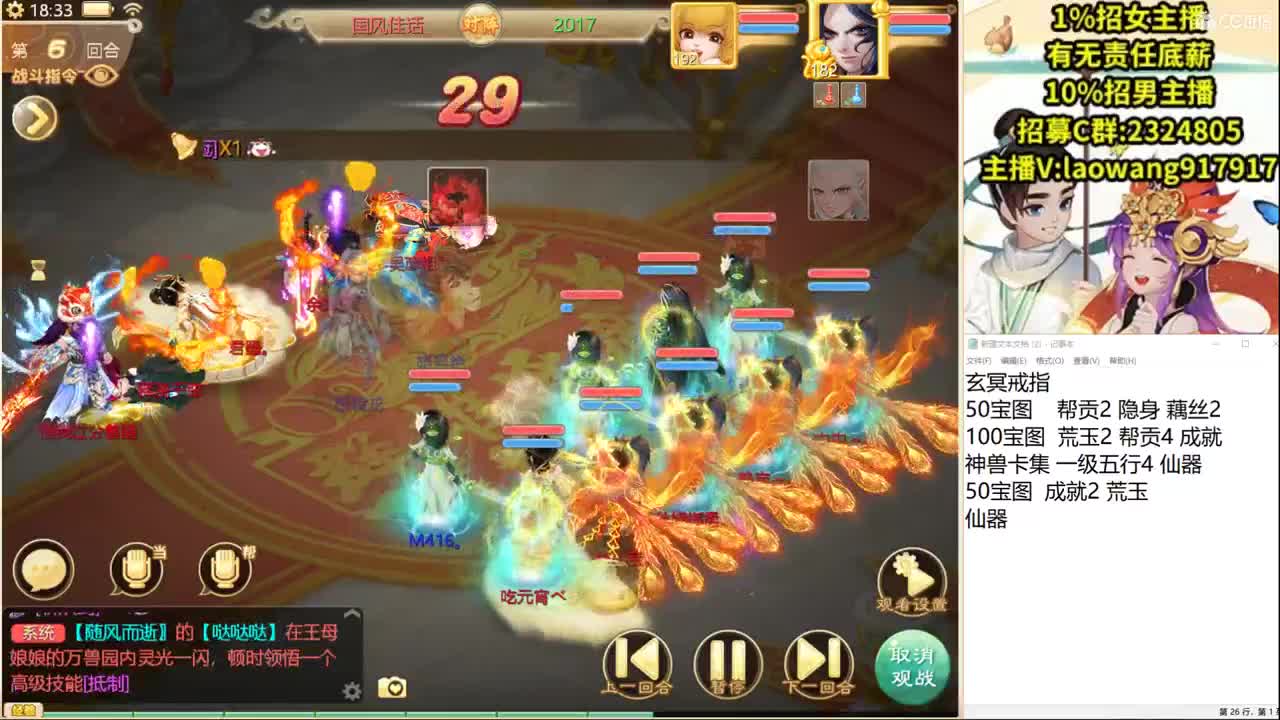The image size is (1280, 720).
Task: Toggle 暂停 to pause the battle replay
Action: tap(727, 663)
